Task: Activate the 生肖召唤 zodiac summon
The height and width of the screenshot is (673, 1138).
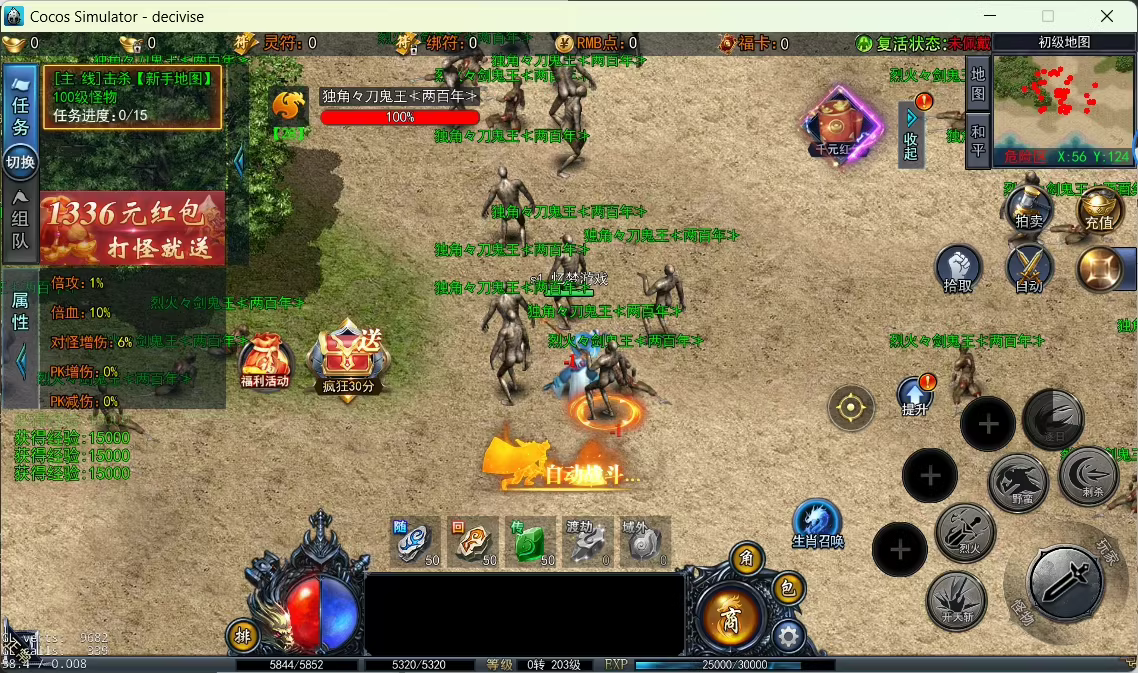Action: tap(817, 524)
